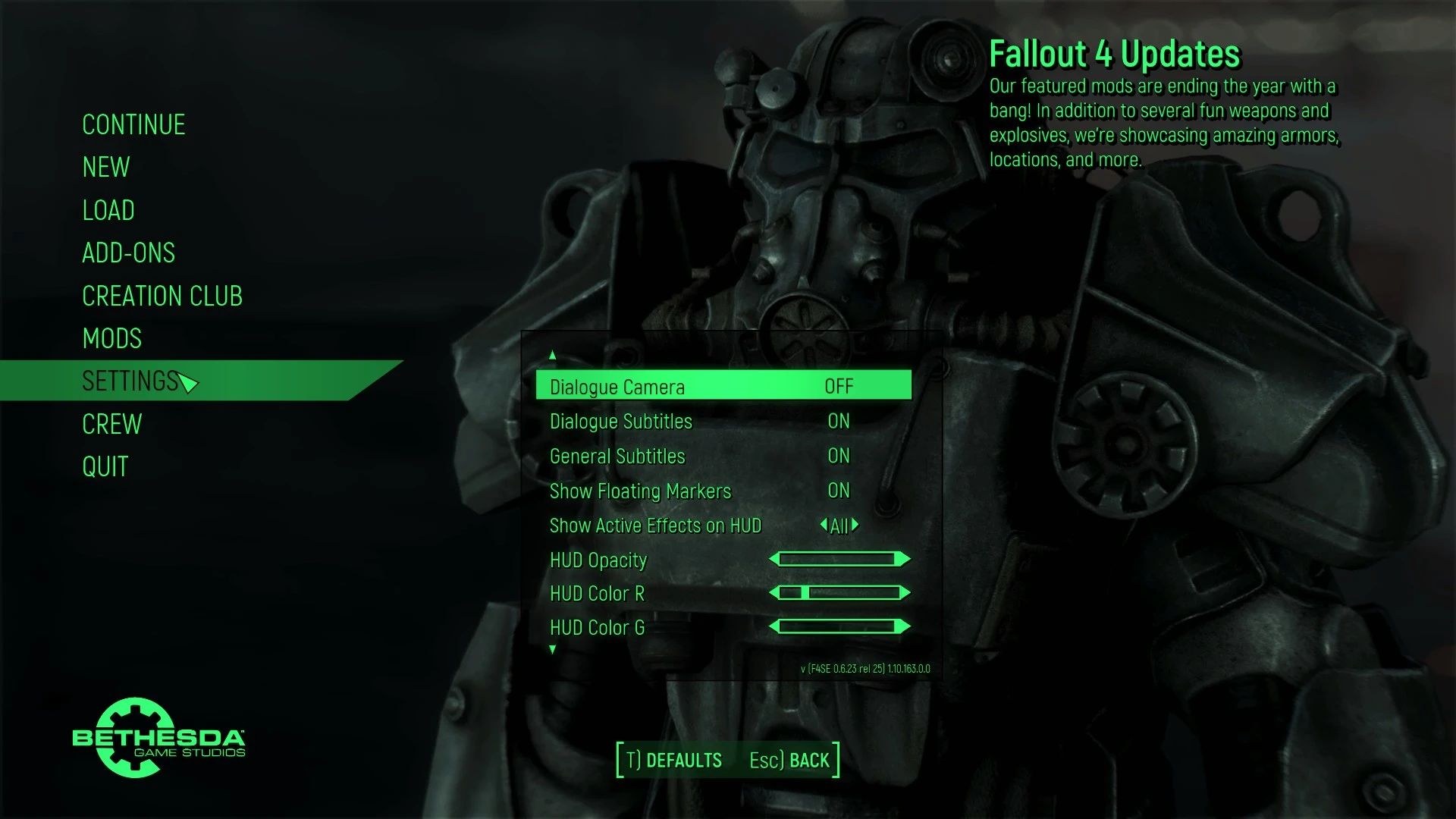1456x819 pixels.
Task: Click the down arrow to scroll settings list
Action: pyautogui.click(x=552, y=648)
